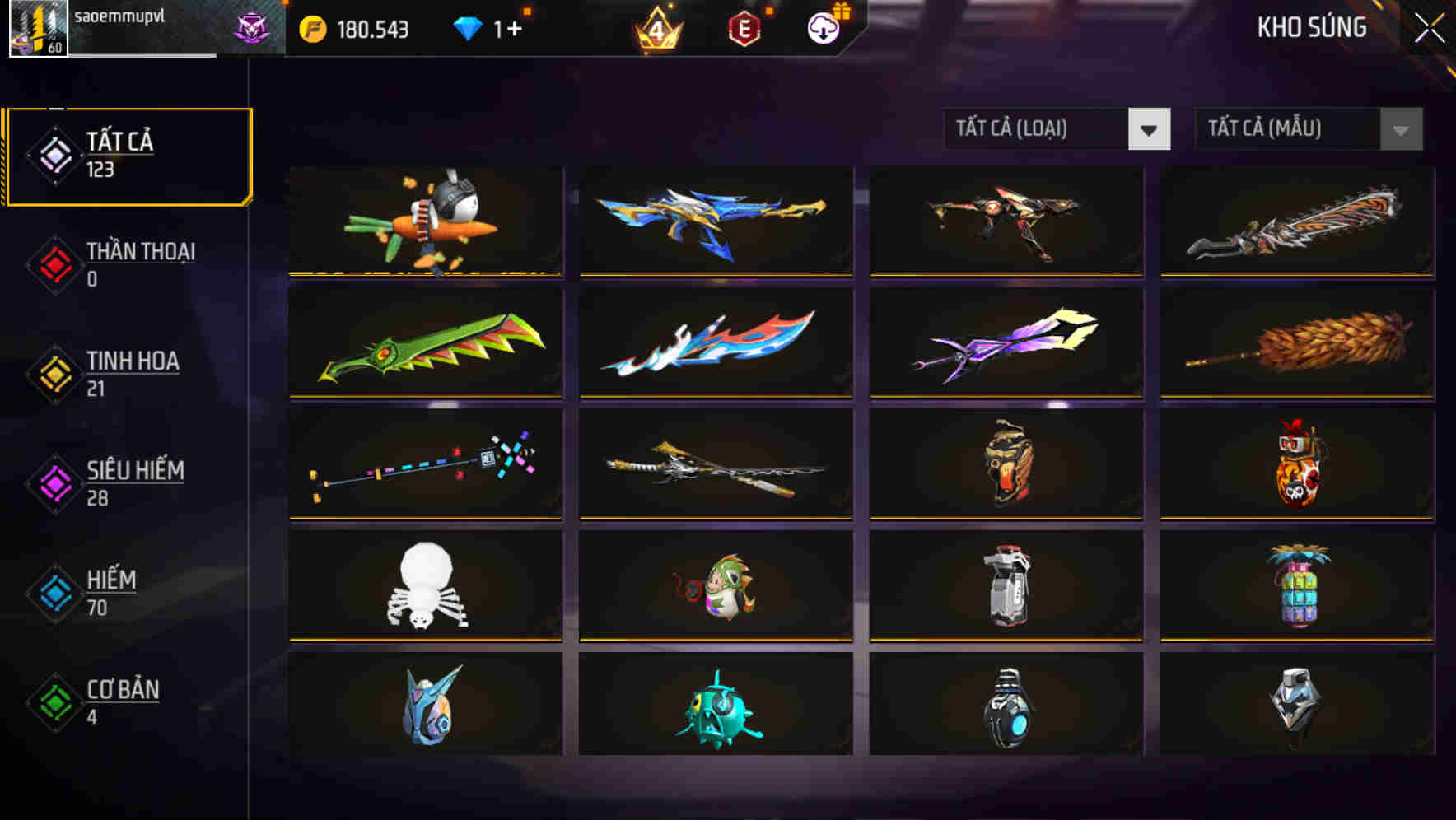Click the red E event badge icon
The height and width of the screenshot is (820, 1456).
coord(745,27)
